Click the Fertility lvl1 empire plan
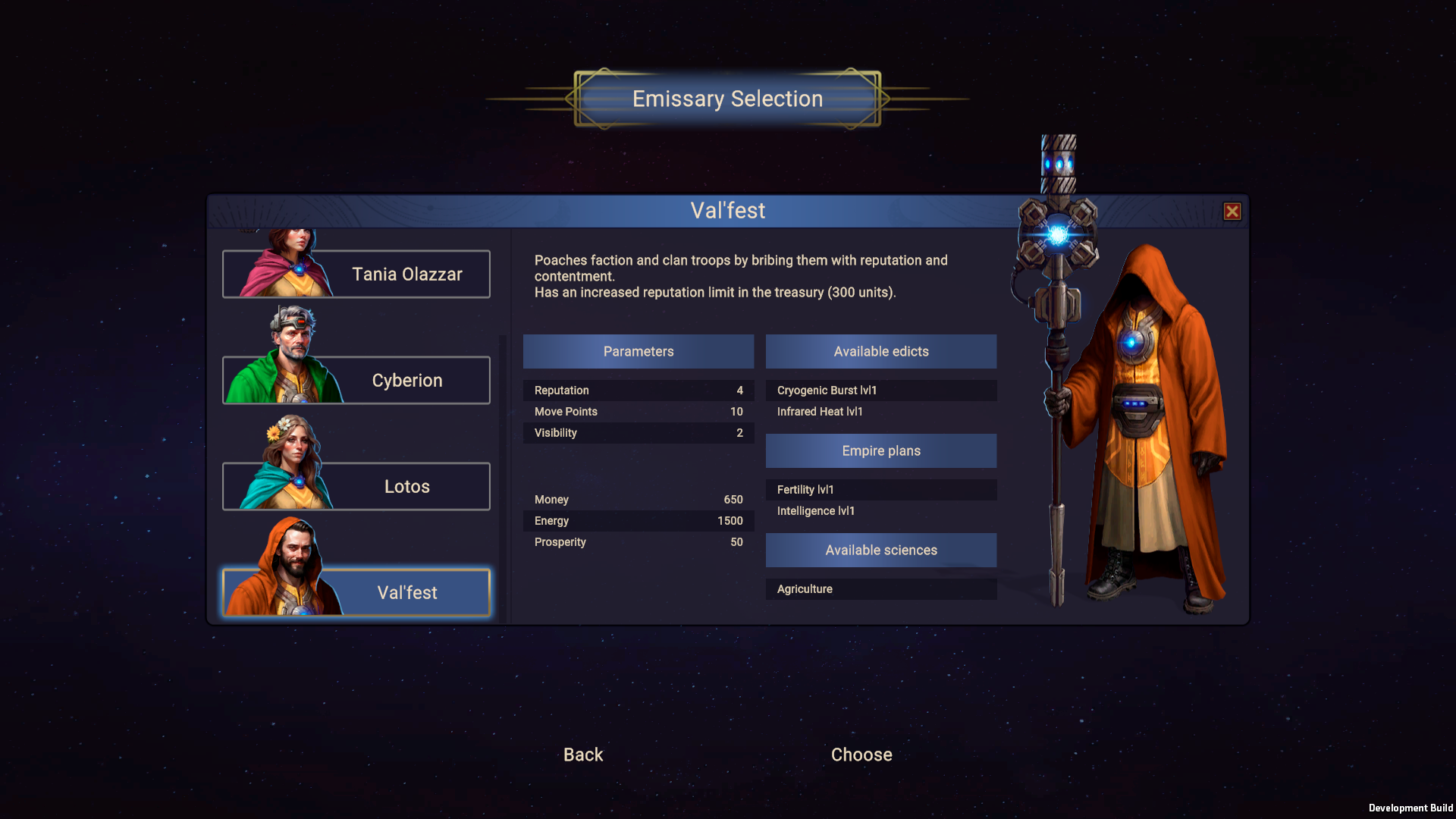 880,489
